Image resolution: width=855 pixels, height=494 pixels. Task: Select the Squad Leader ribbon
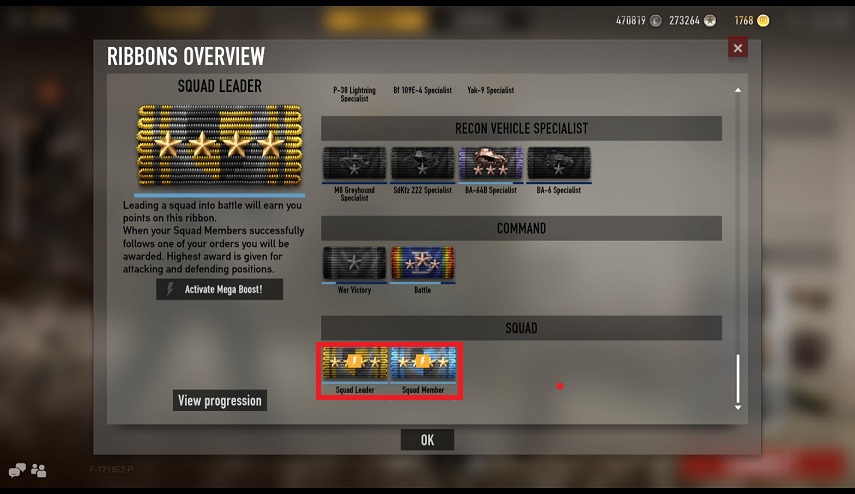[x=355, y=363]
